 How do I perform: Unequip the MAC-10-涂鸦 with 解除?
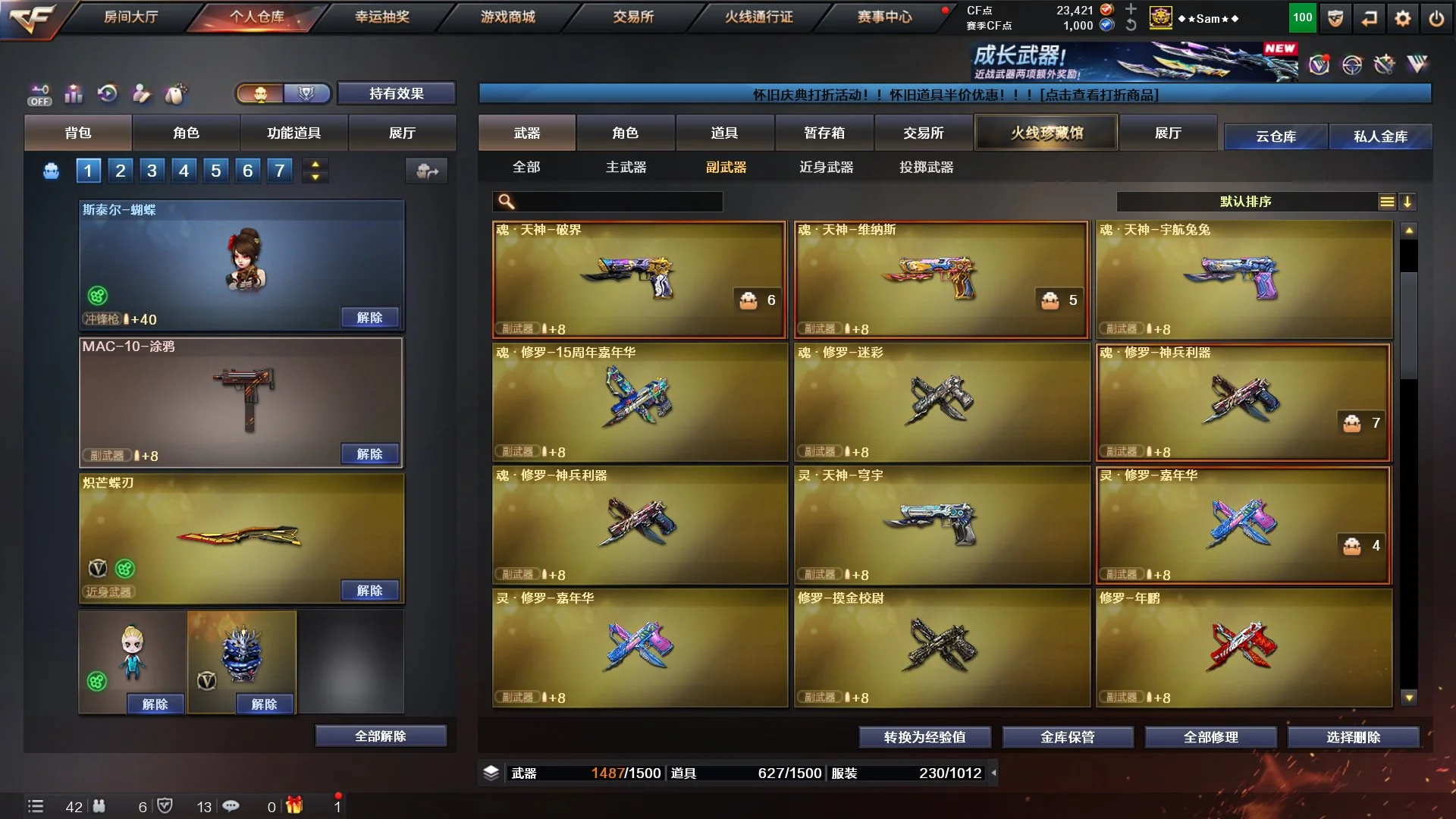pos(369,453)
